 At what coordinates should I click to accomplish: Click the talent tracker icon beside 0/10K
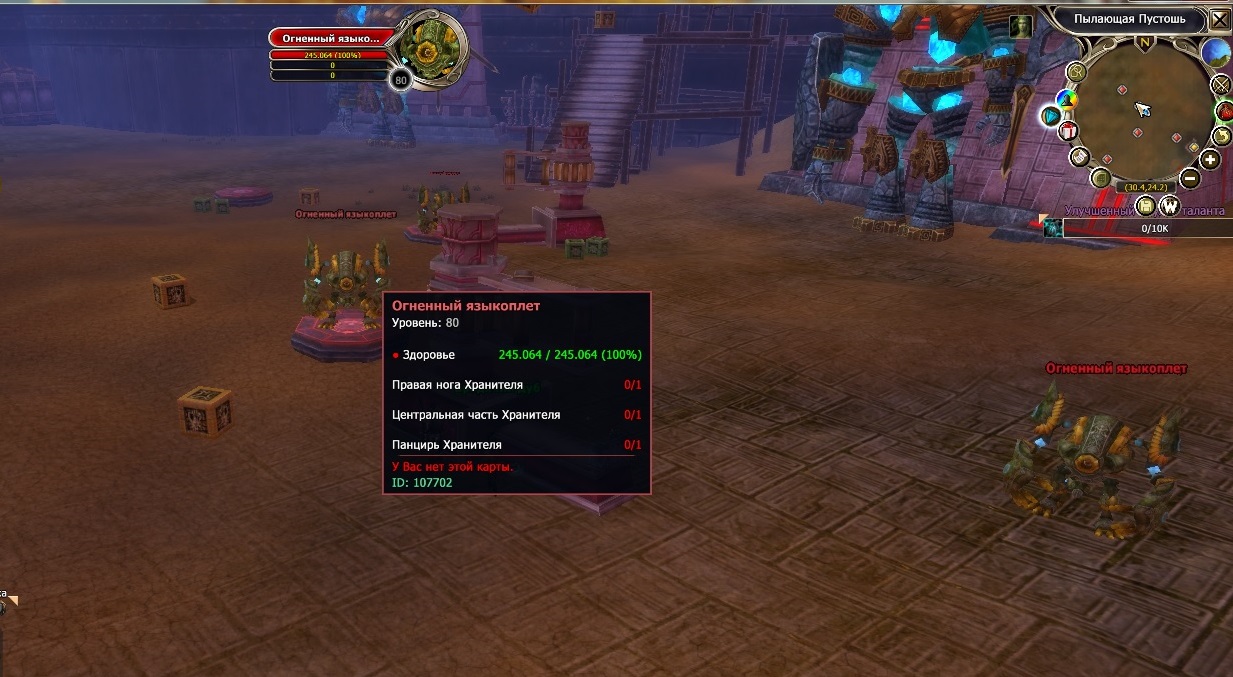pyautogui.click(x=1052, y=229)
